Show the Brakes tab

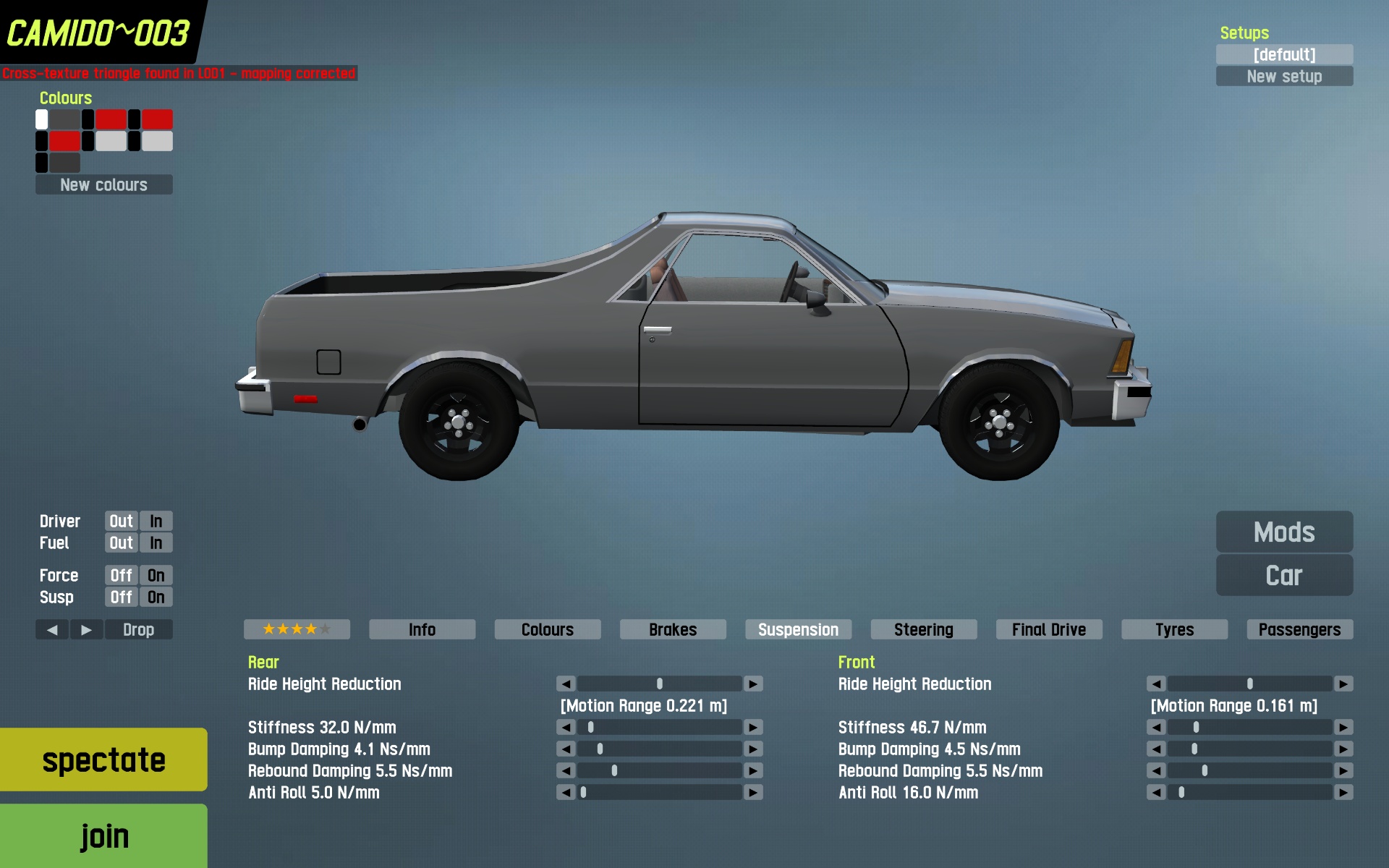673,629
